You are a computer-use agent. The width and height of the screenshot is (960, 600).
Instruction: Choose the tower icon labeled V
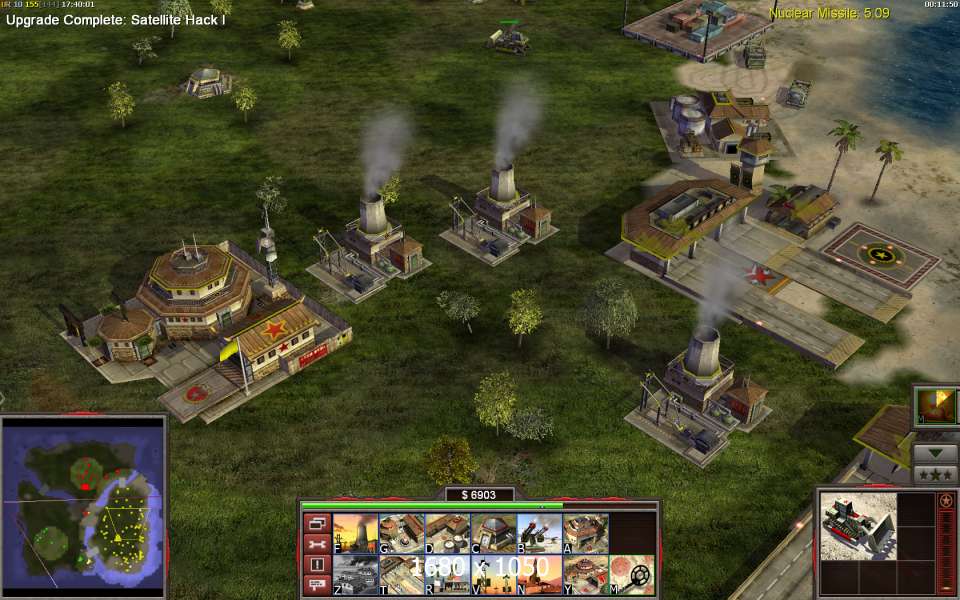[x=493, y=574]
